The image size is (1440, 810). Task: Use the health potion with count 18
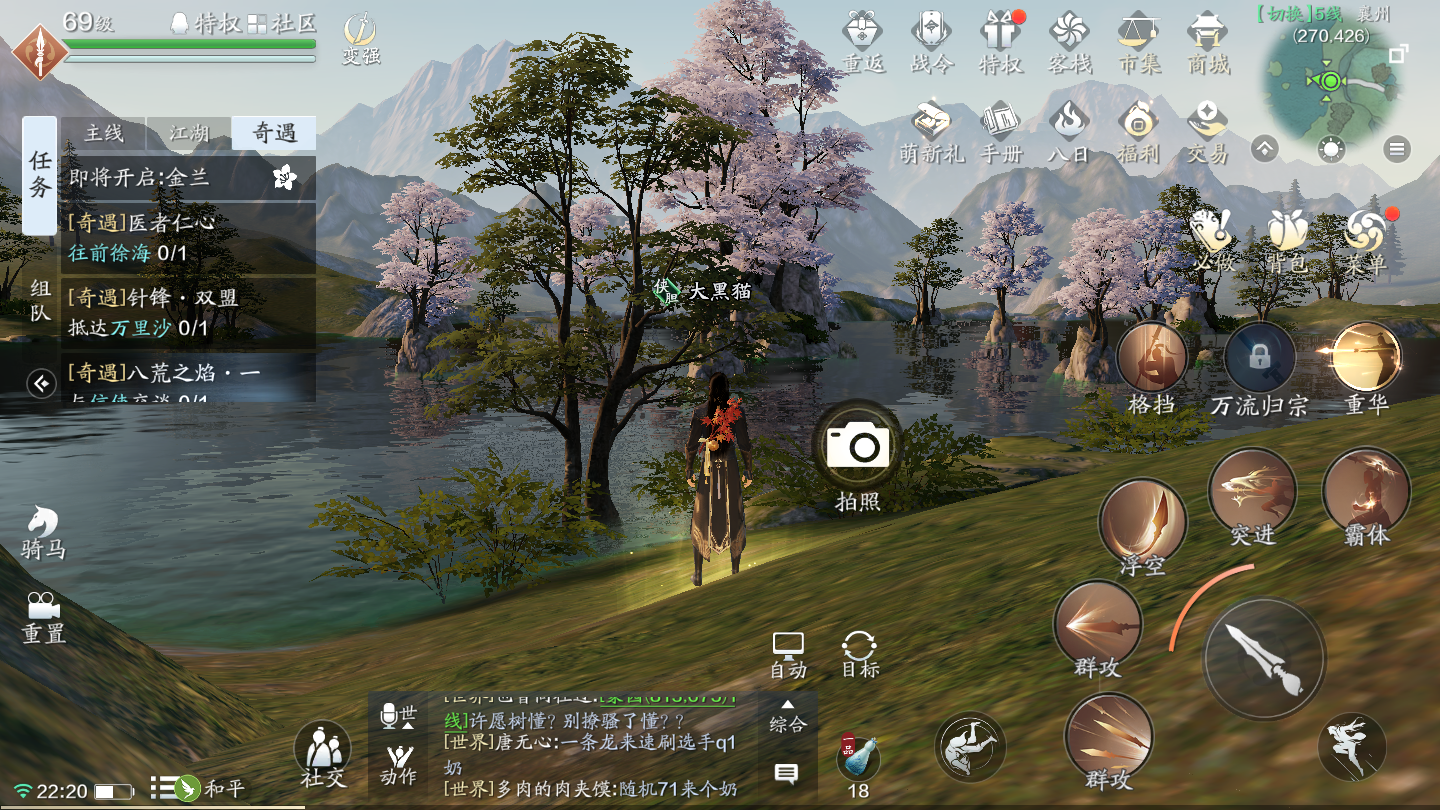858,762
